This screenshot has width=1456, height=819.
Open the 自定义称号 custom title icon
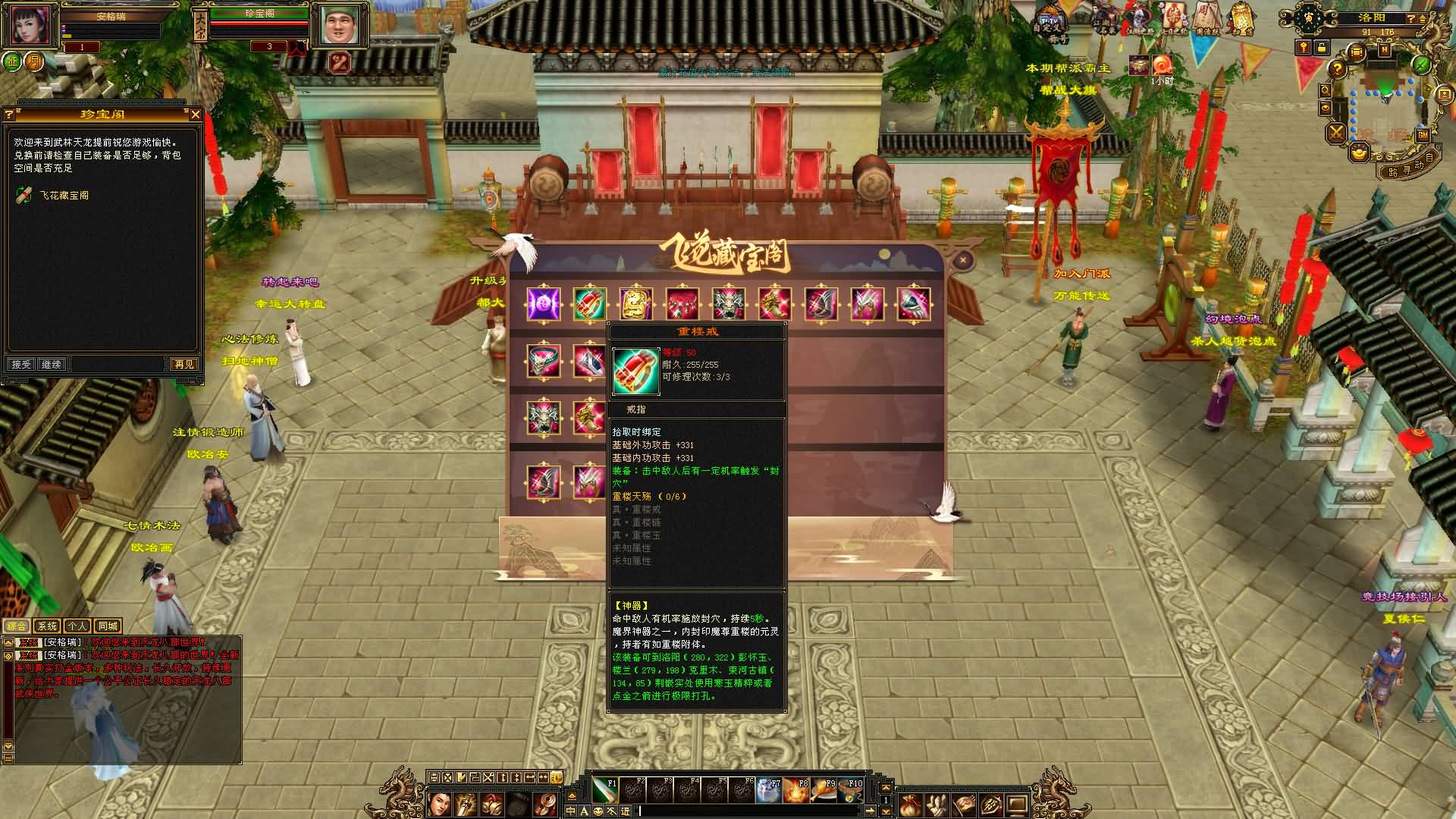(1050, 23)
